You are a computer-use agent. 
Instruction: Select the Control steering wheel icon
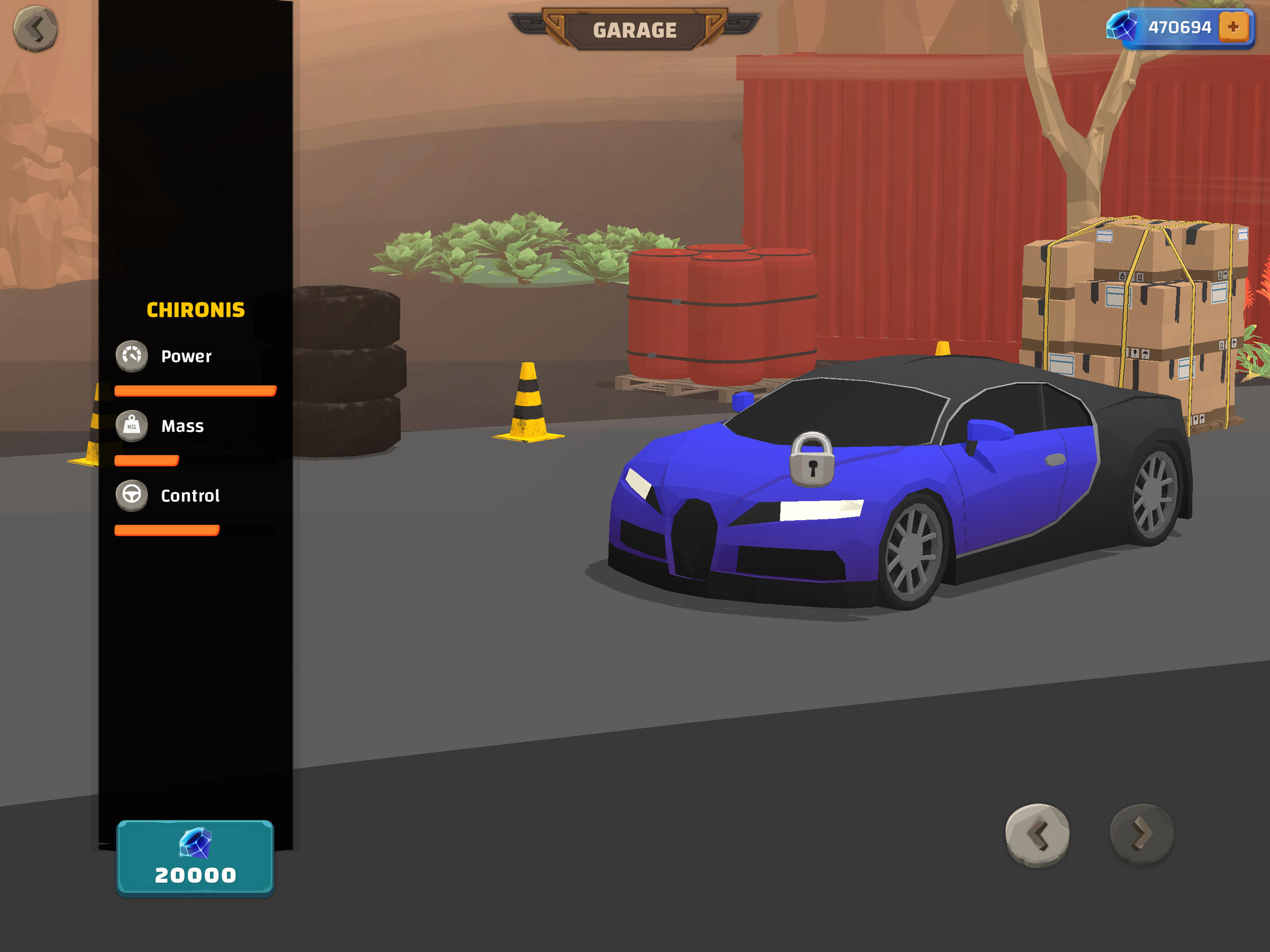click(132, 495)
